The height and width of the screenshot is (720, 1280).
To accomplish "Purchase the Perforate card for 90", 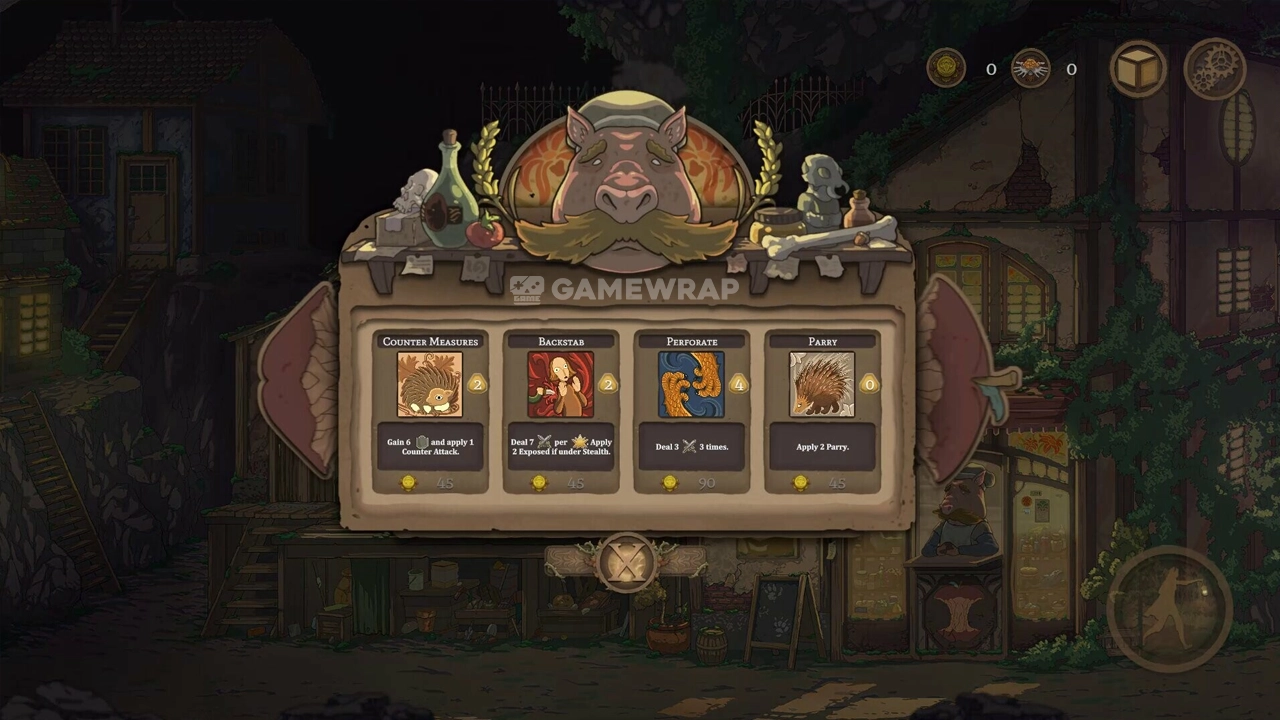I will 692,411.
